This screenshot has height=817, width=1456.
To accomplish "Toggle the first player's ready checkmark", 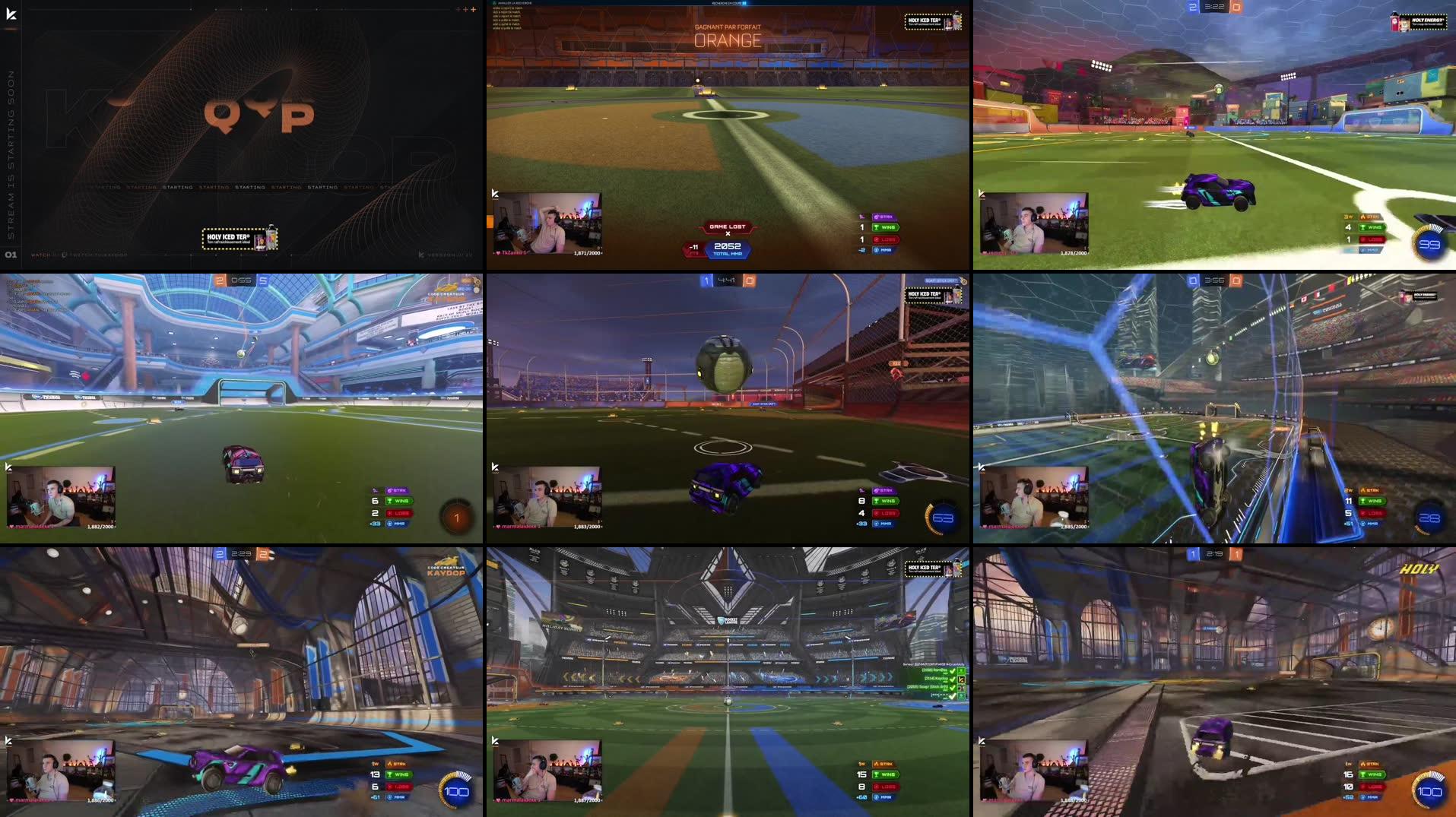I will (953, 671).
